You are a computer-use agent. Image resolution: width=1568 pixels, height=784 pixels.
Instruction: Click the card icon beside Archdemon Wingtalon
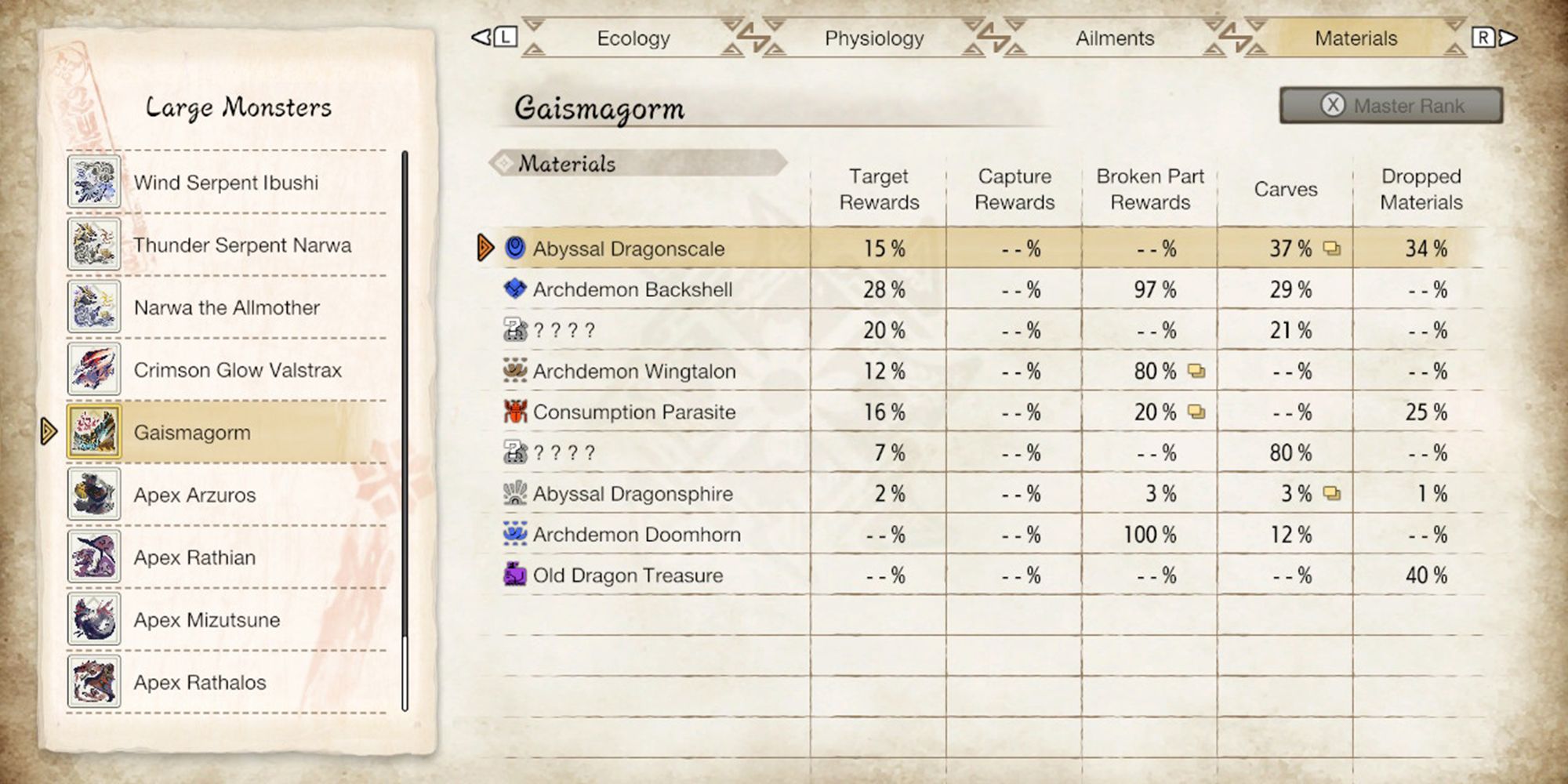point(1195,372)
